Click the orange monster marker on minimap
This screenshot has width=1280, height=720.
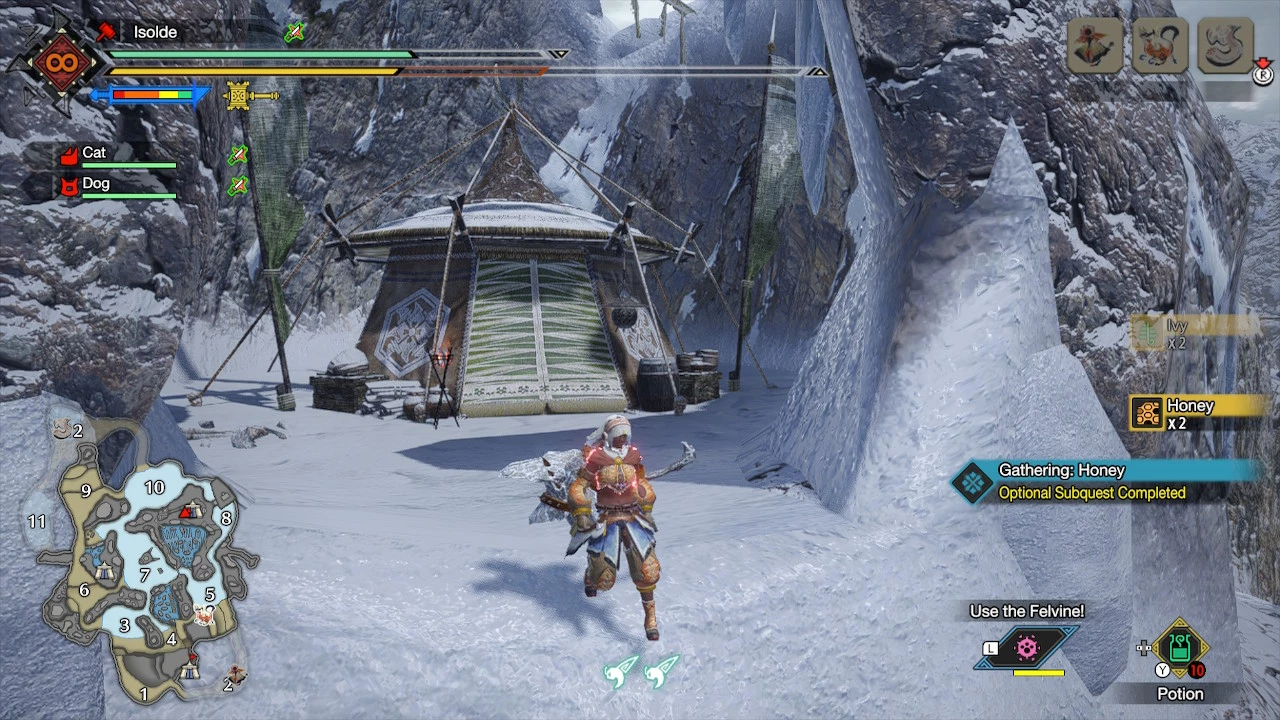[x=205, y=616]
